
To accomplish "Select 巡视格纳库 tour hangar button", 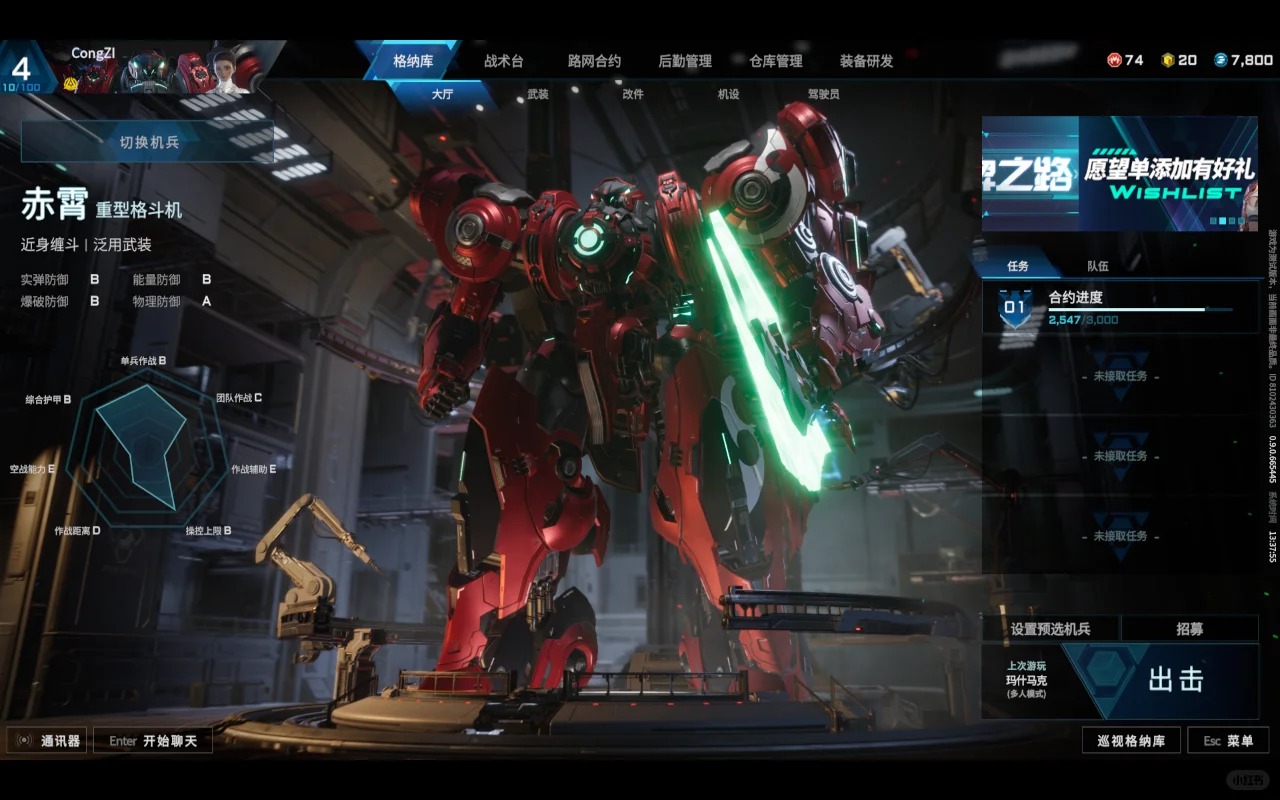I will [x=1131, y=741].
